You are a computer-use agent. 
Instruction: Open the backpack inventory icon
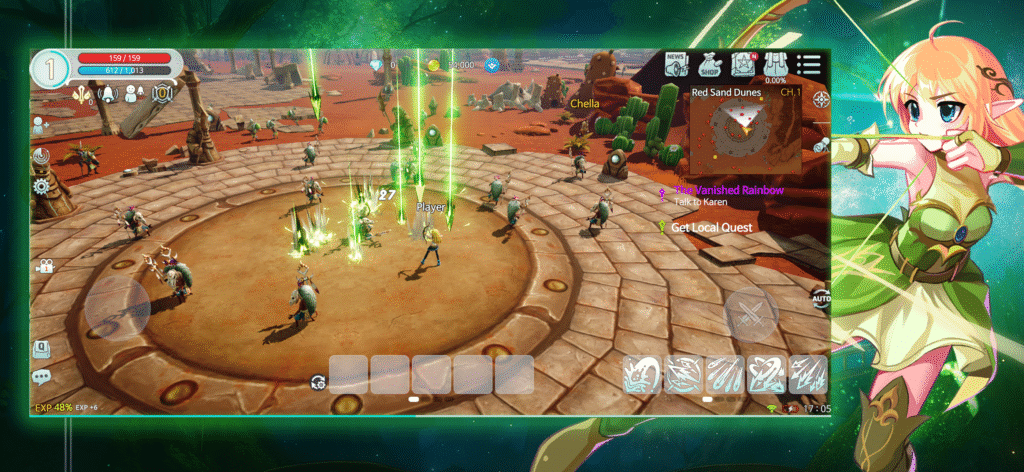[x=775, y=65]
